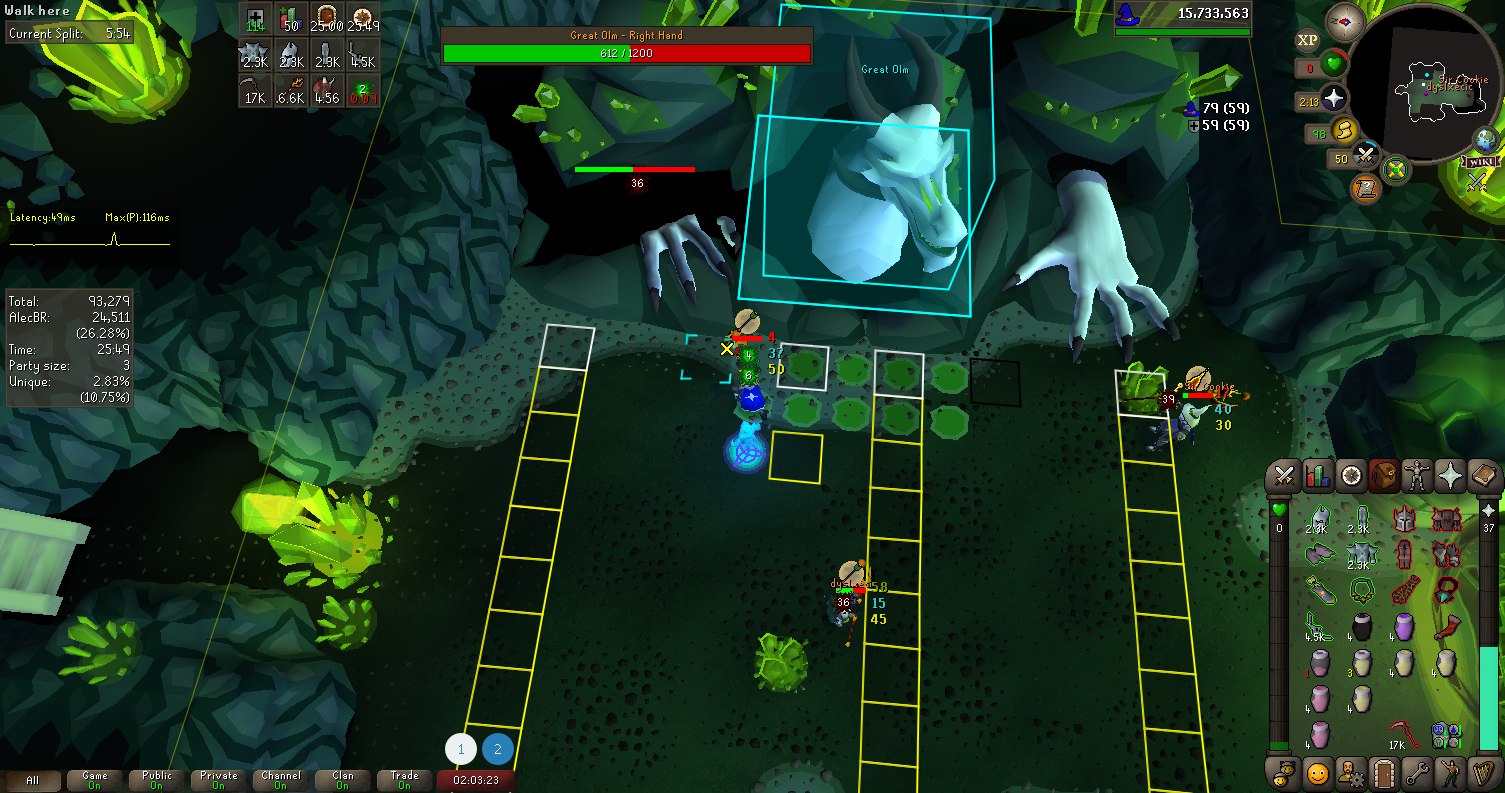Open the Music player harp tab
1505x793 pixels.
click(x=1484, y=773)
